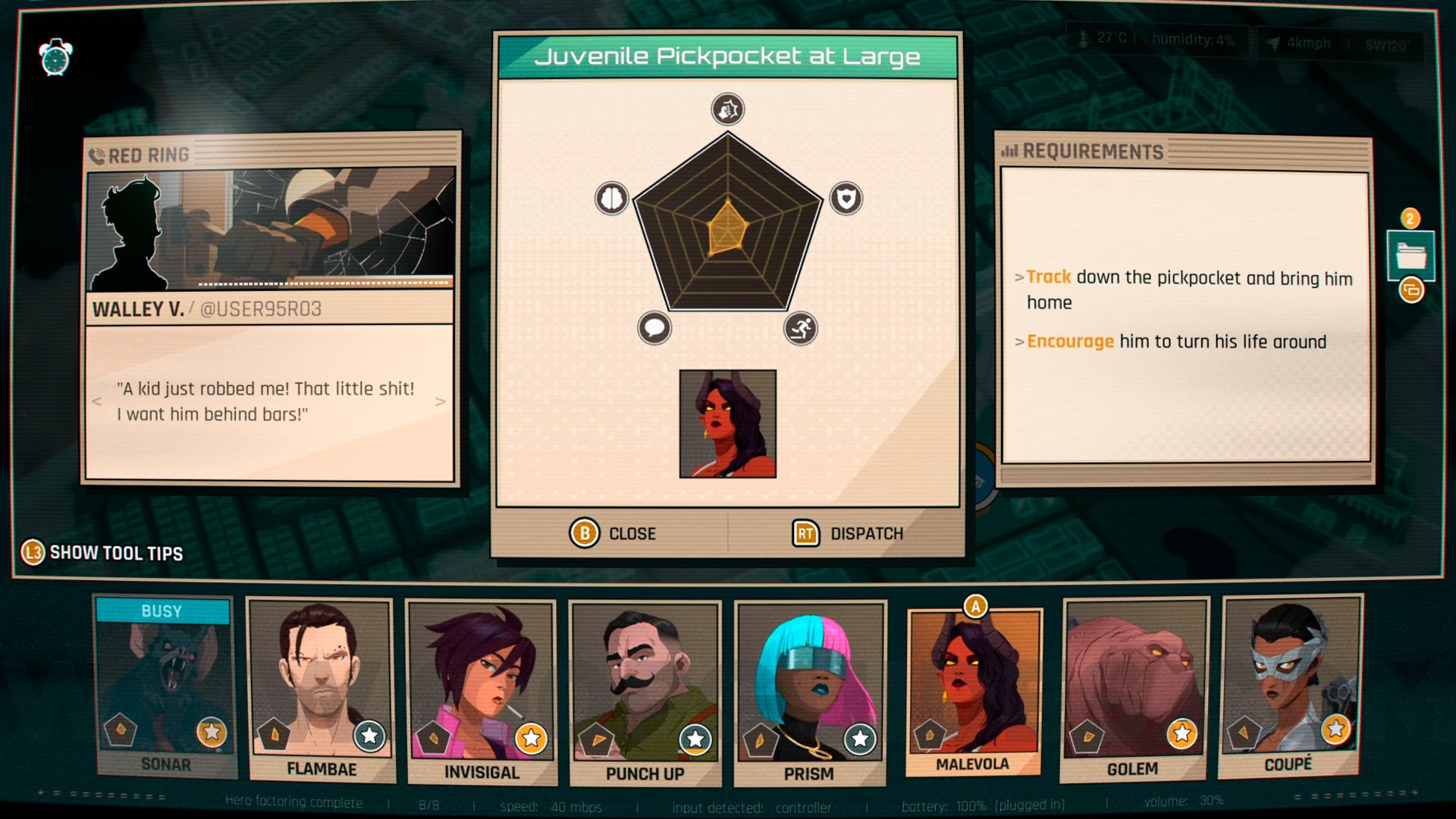Screen dimensions: 1456x819
Task: Click the shield stat icon on pentagon
Action: [x=846, y=199]
